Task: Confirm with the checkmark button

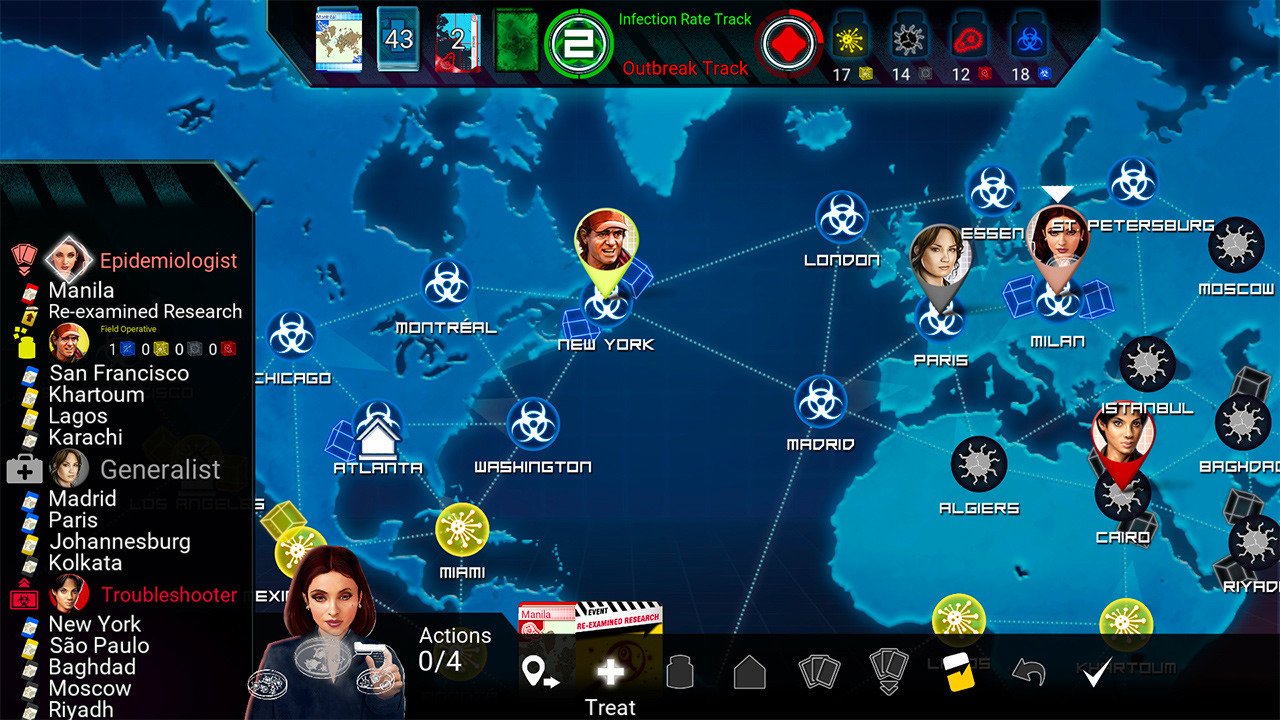Action: [1097, 672]
